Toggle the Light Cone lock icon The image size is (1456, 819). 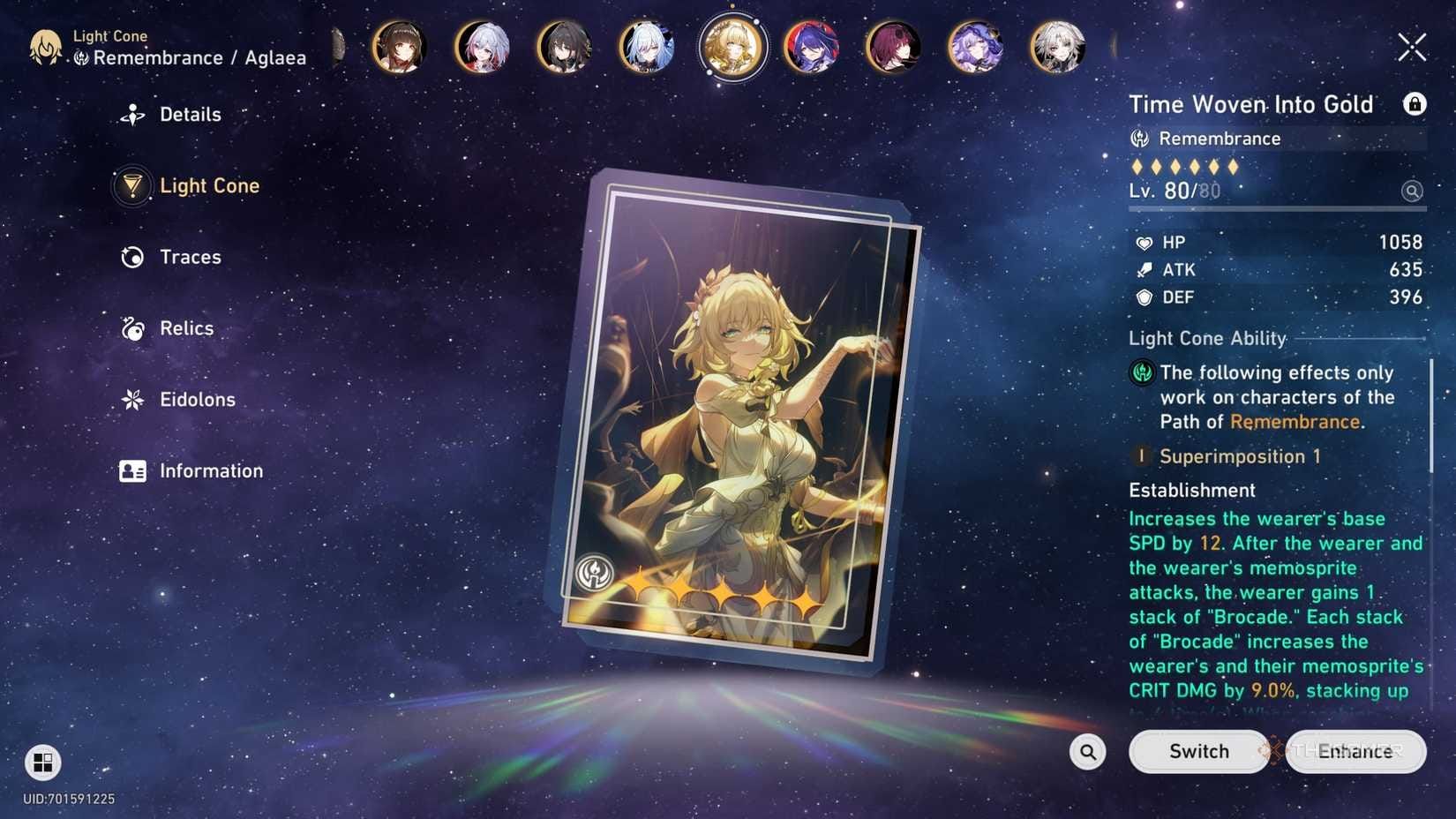1414,104
